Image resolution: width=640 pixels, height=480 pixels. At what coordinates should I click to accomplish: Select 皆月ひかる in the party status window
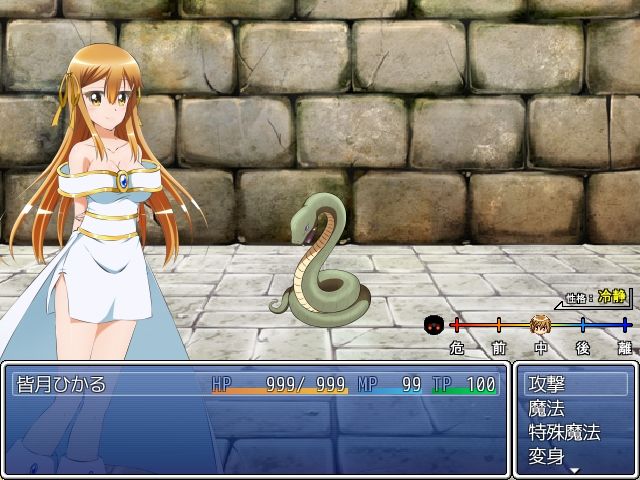pos(62,384)
